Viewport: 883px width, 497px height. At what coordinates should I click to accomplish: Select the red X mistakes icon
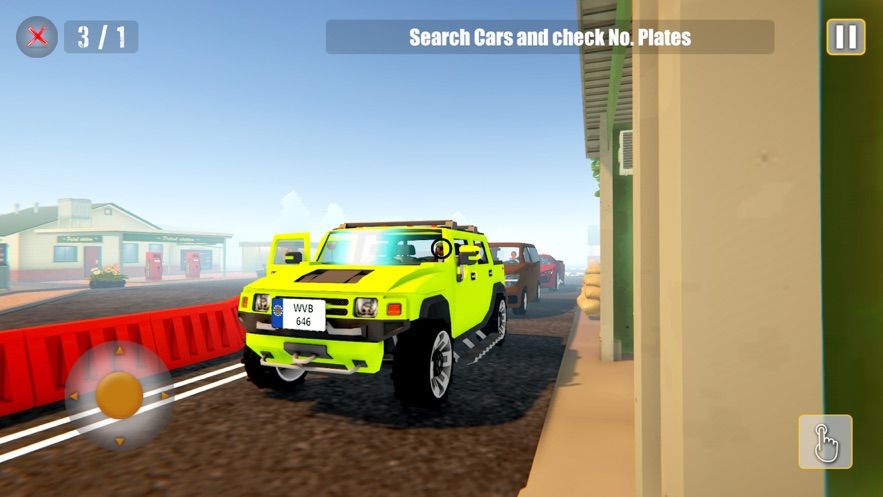click(37, 37)
